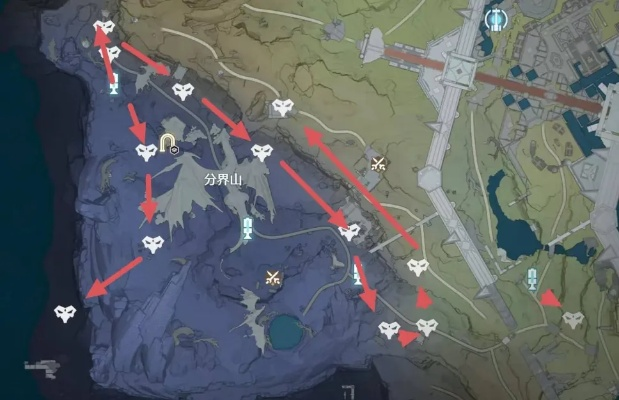Select the skull marker just right of 分界山

tap(262, 153)
